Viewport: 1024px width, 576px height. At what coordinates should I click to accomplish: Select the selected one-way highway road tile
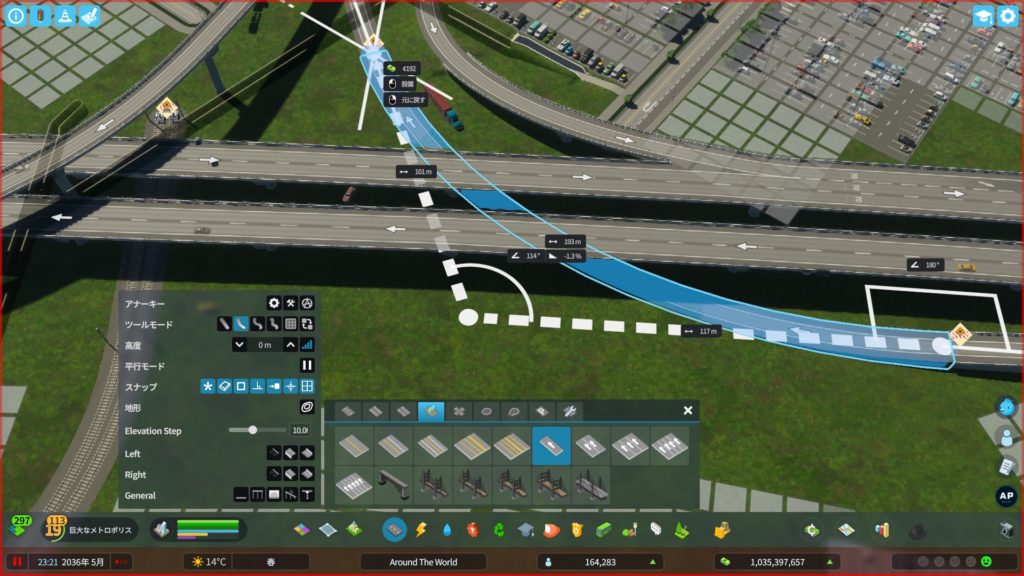point(551,446)
